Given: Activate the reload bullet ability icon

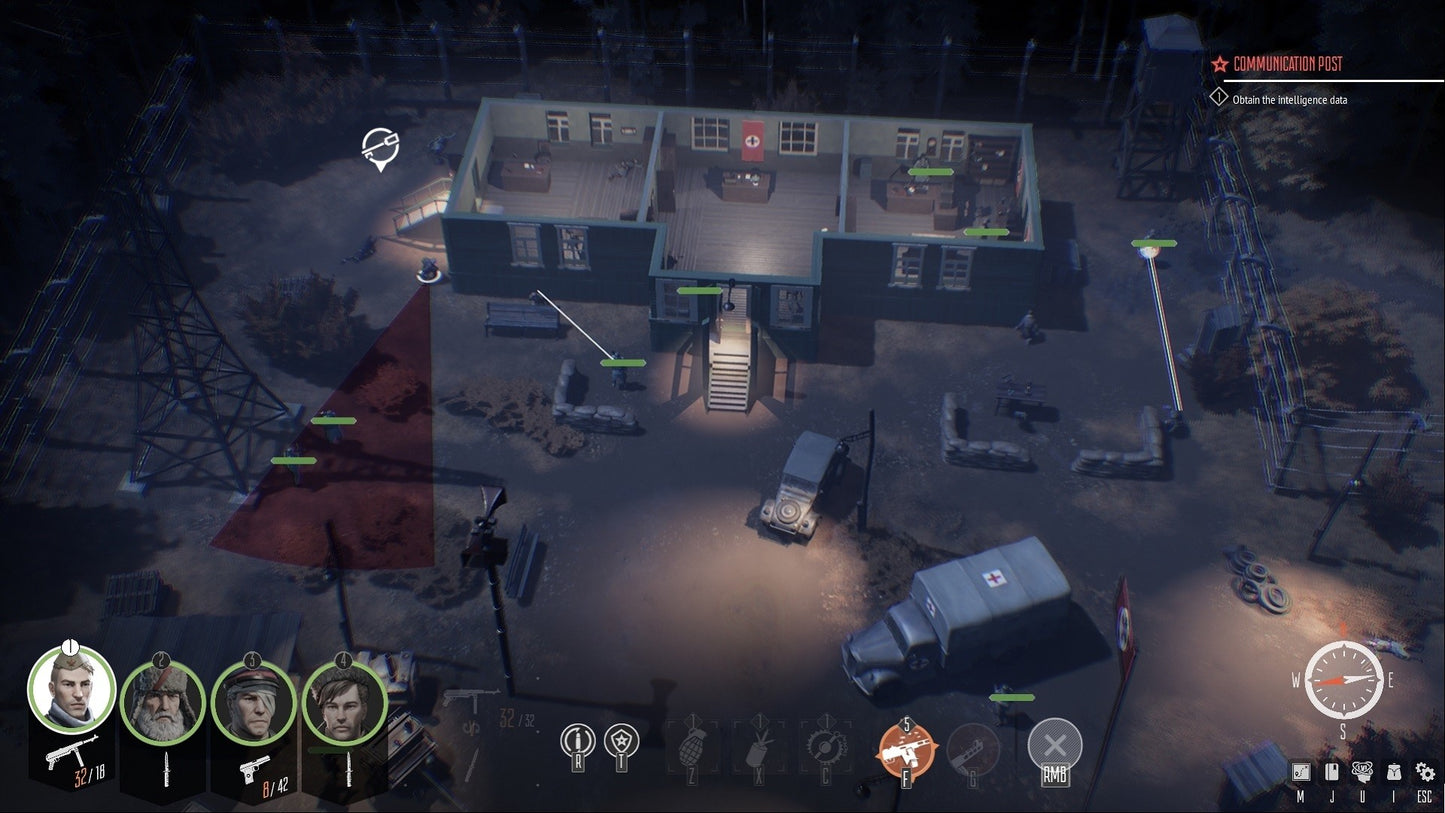Looking at the screenshot, I should click(x=578, y=742).
